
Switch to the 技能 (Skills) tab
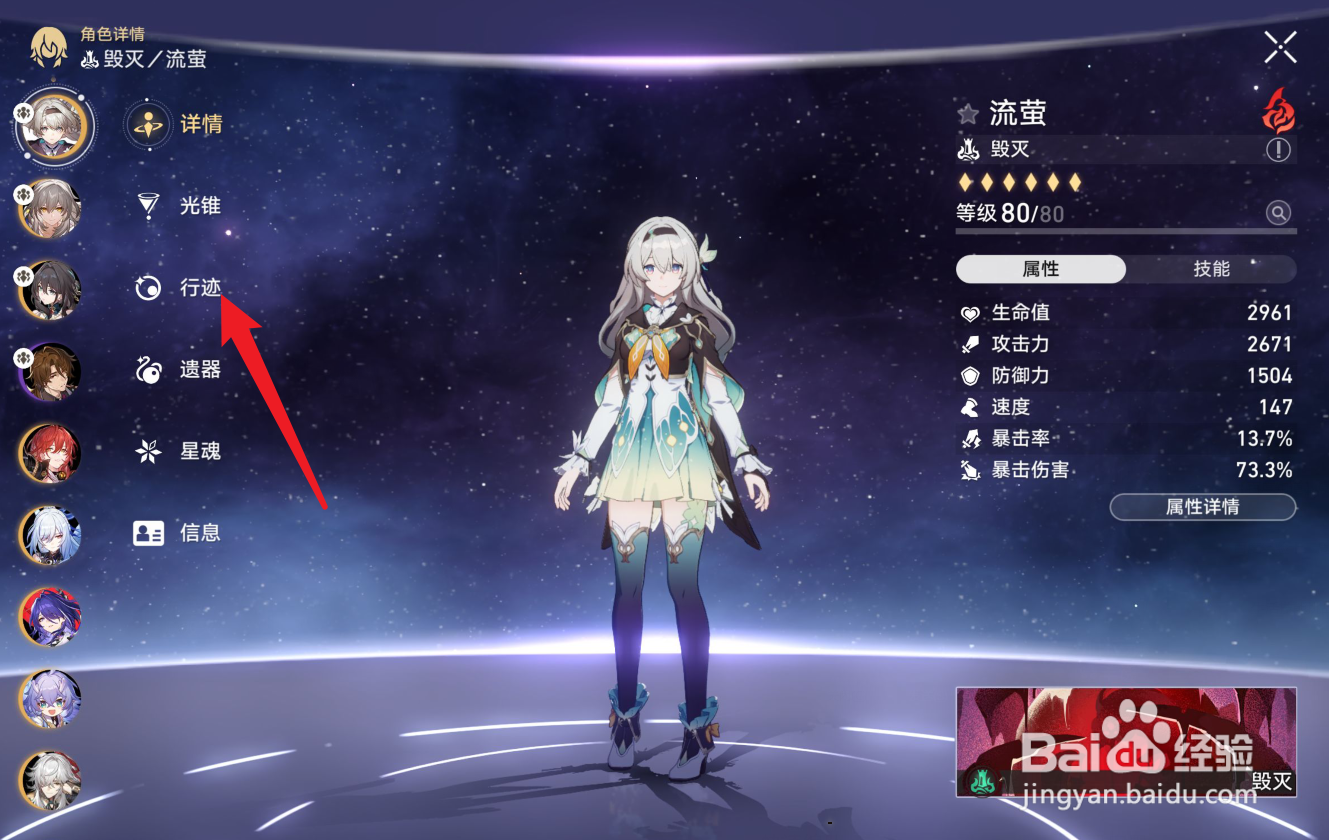1213,269
